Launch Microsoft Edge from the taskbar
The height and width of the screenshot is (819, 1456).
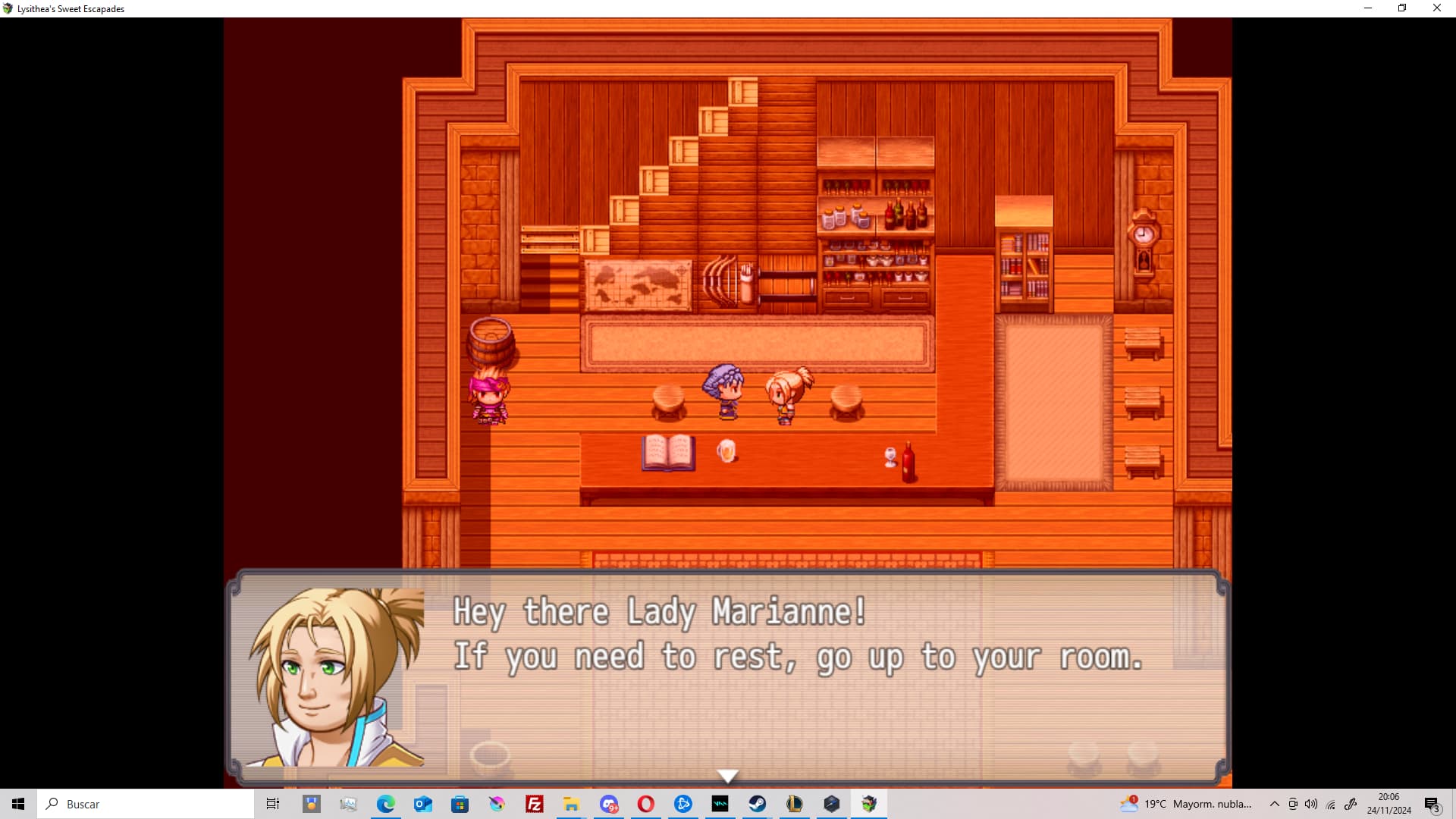pyautogui.click(x=386, y=803)
